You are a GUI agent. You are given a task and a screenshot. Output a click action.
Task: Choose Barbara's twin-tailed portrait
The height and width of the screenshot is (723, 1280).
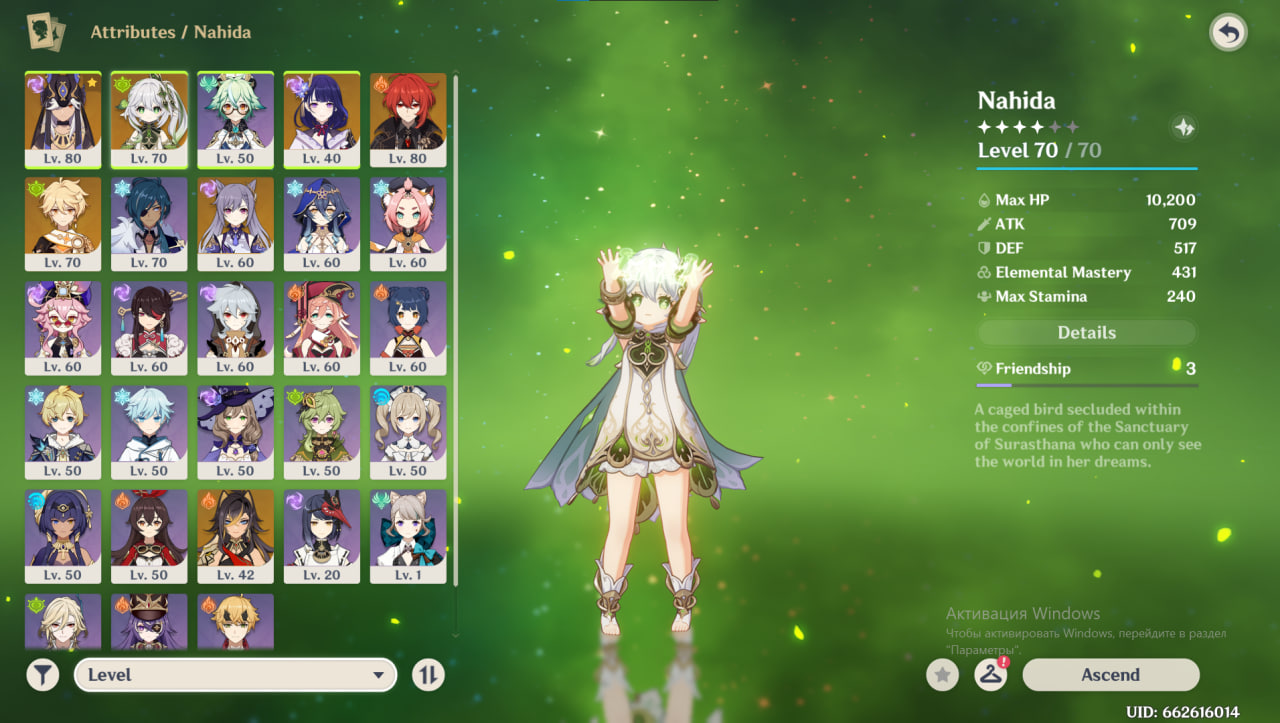pyautogui.click(x=408, y=432)
